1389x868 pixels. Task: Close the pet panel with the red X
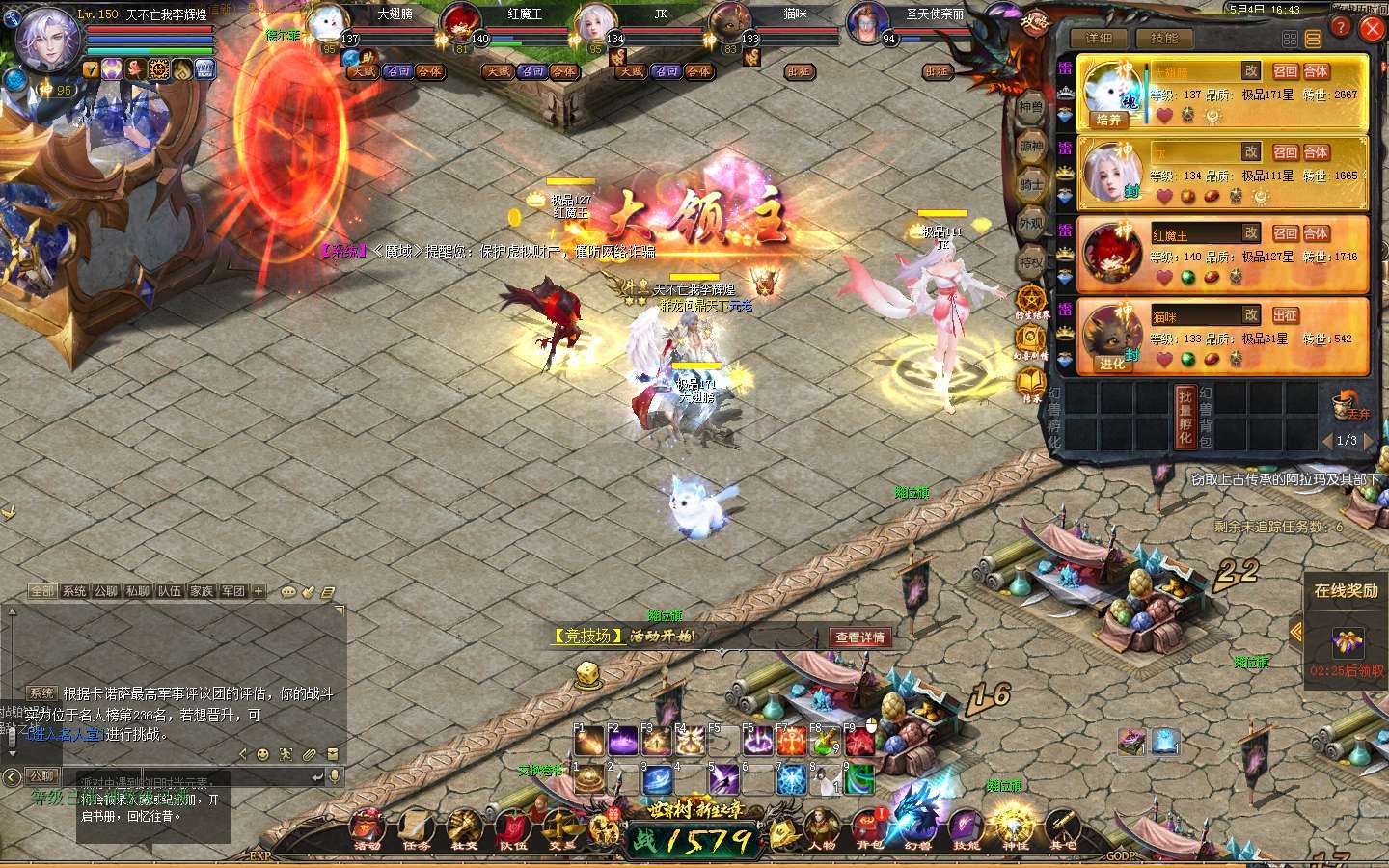1372,30
